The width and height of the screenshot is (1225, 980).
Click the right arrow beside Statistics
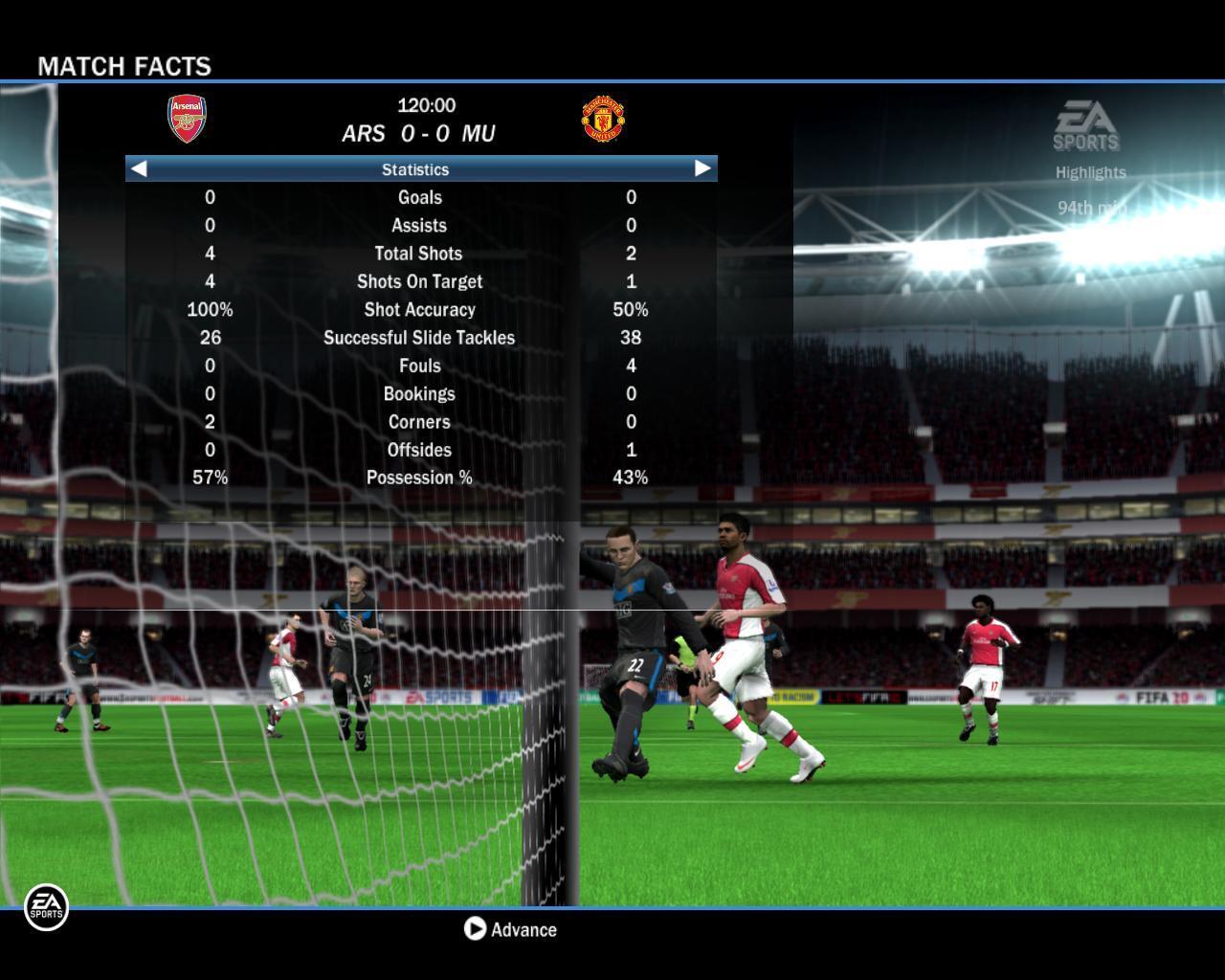pyautogui.click(x=702, y=168)
